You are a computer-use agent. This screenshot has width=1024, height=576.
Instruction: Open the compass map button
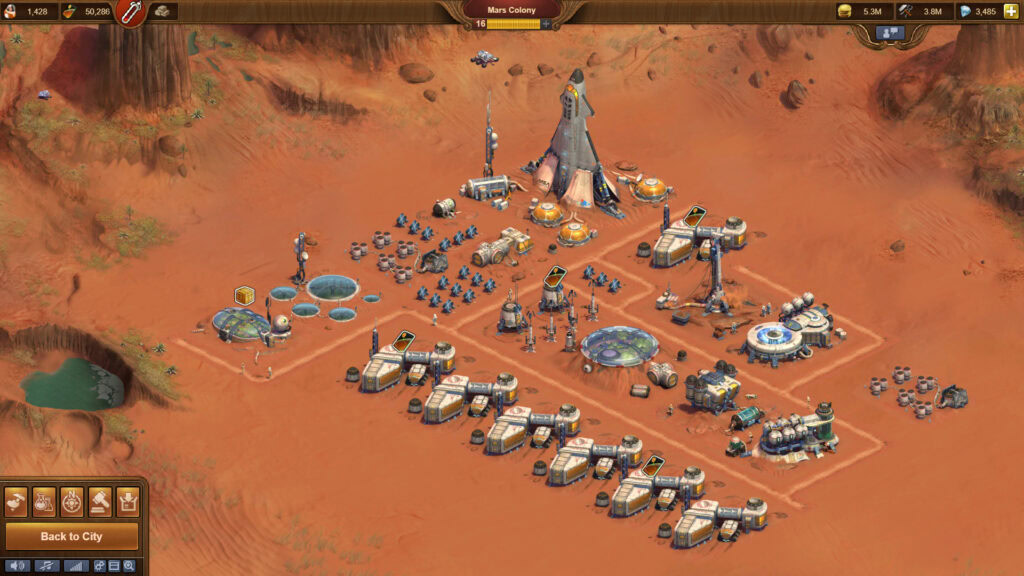72,501
